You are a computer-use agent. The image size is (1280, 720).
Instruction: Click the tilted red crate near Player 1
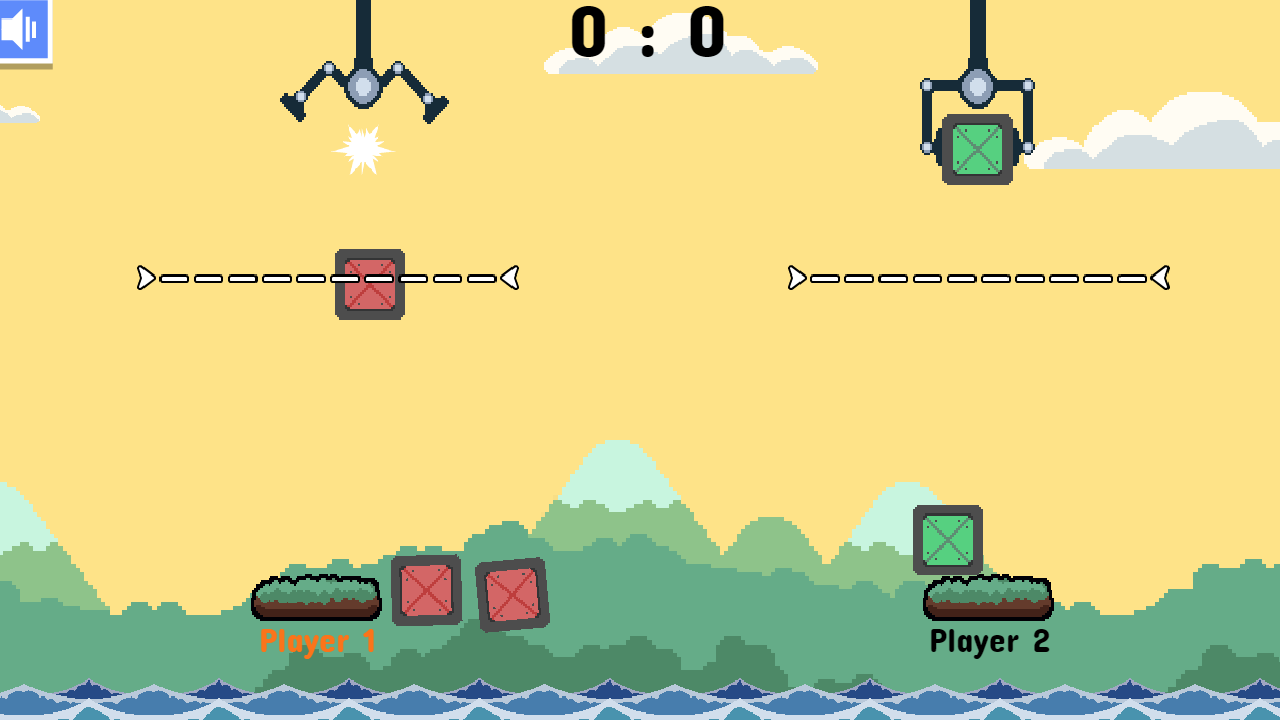510,592
